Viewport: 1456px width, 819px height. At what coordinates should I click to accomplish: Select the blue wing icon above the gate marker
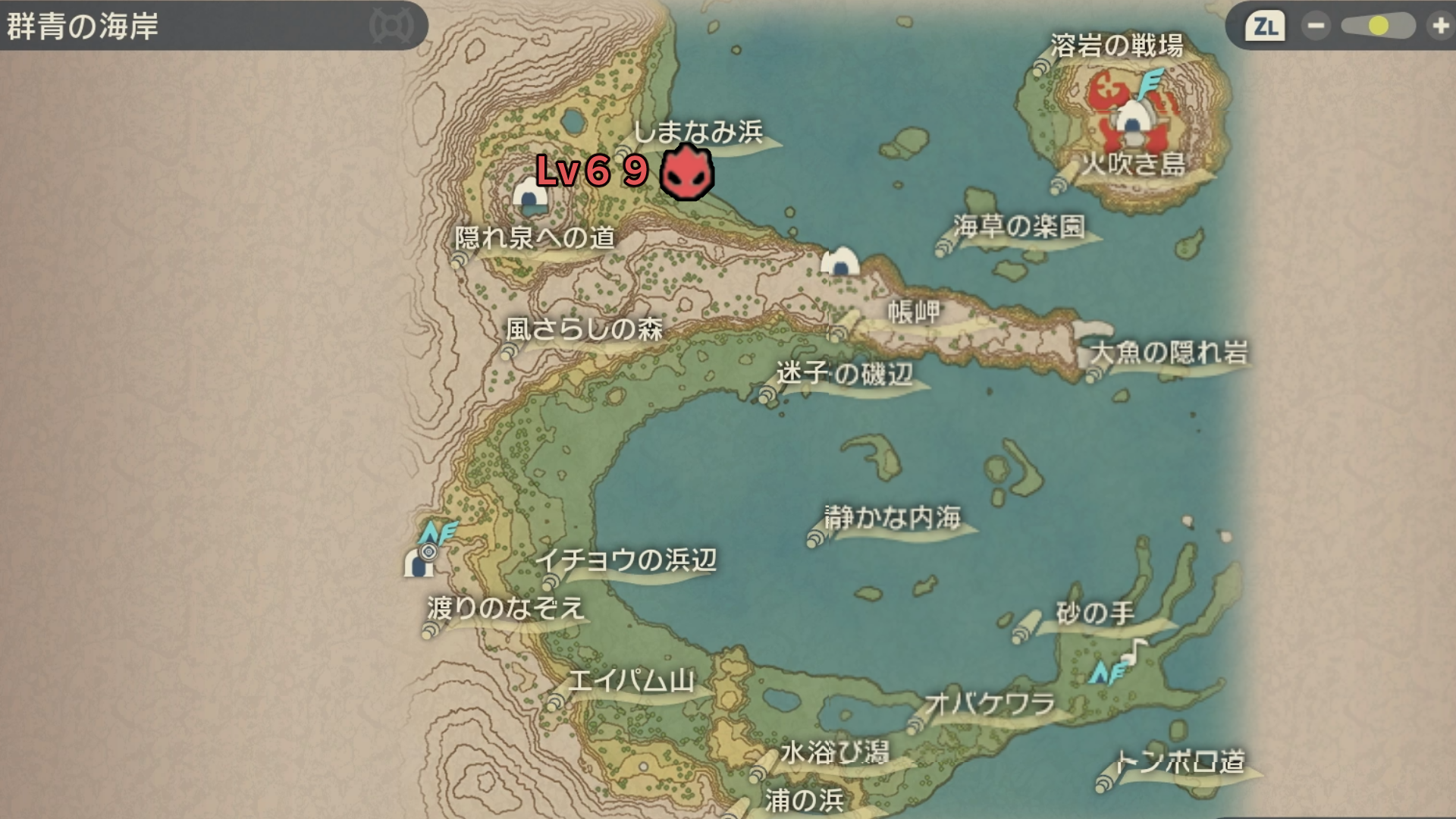(438, 533)
